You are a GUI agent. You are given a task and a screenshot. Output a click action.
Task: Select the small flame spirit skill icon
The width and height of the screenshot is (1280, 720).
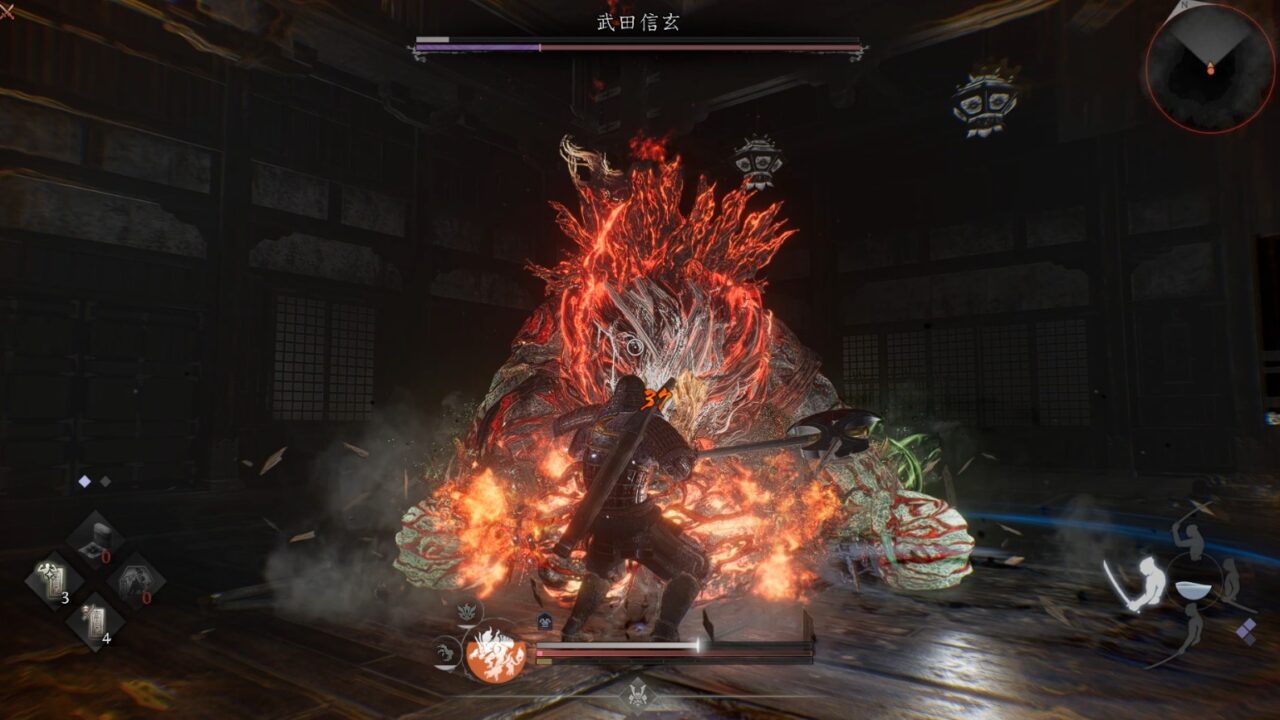[x=466, y=611]
